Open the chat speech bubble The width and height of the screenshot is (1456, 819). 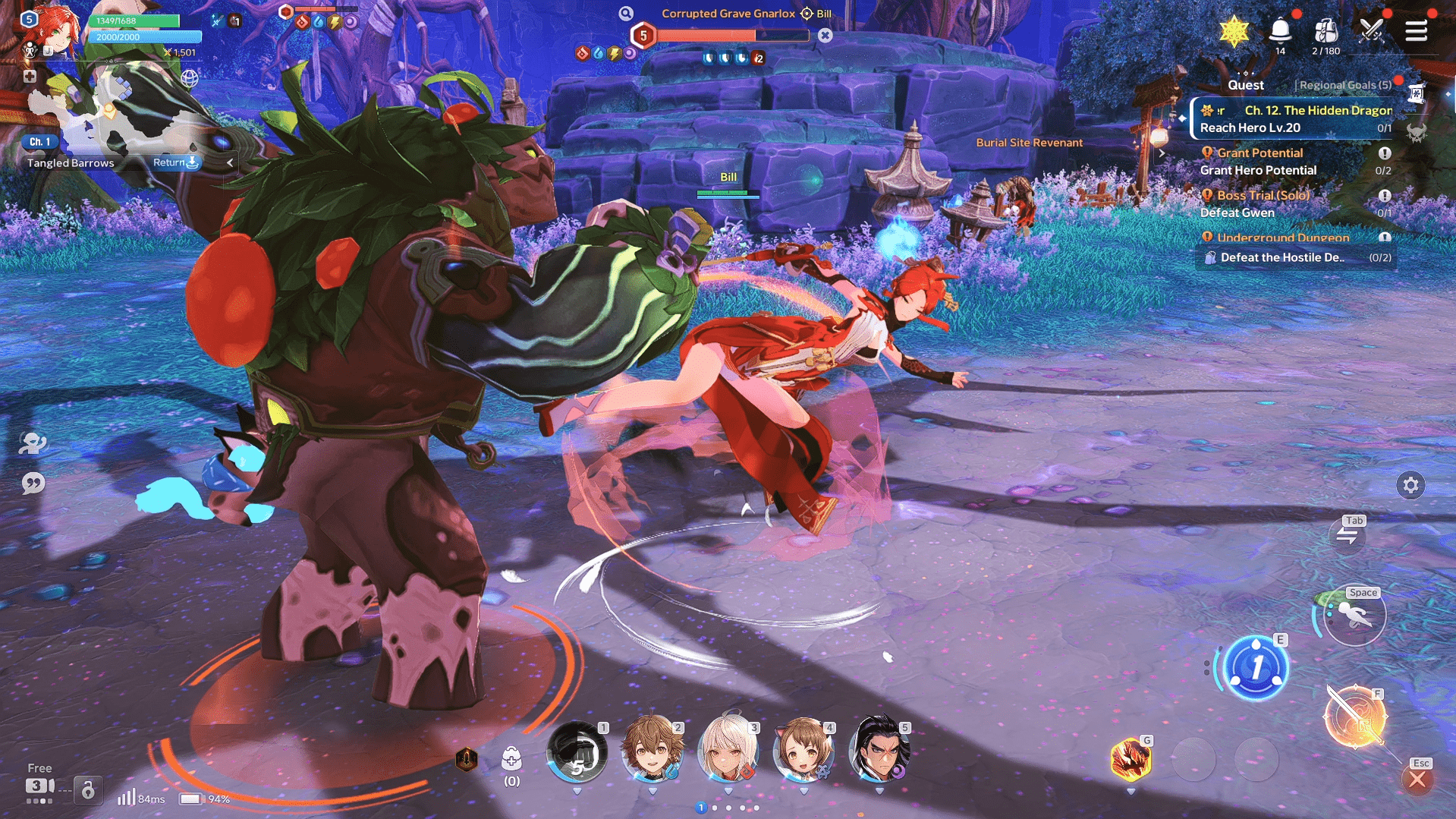coord(33,484)
